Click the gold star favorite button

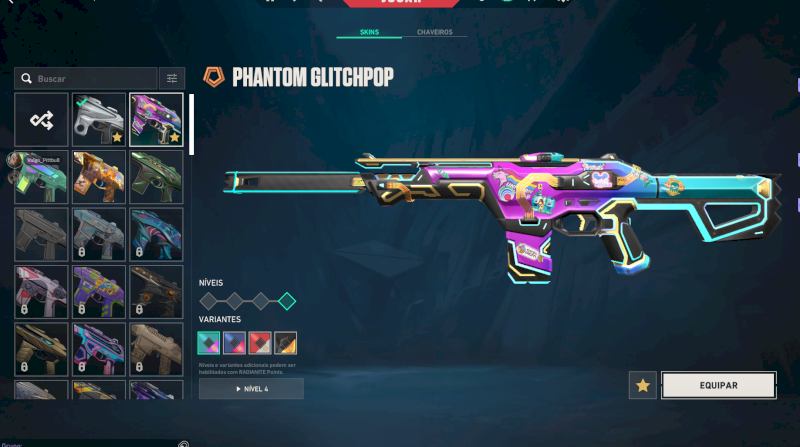point(643,385)
